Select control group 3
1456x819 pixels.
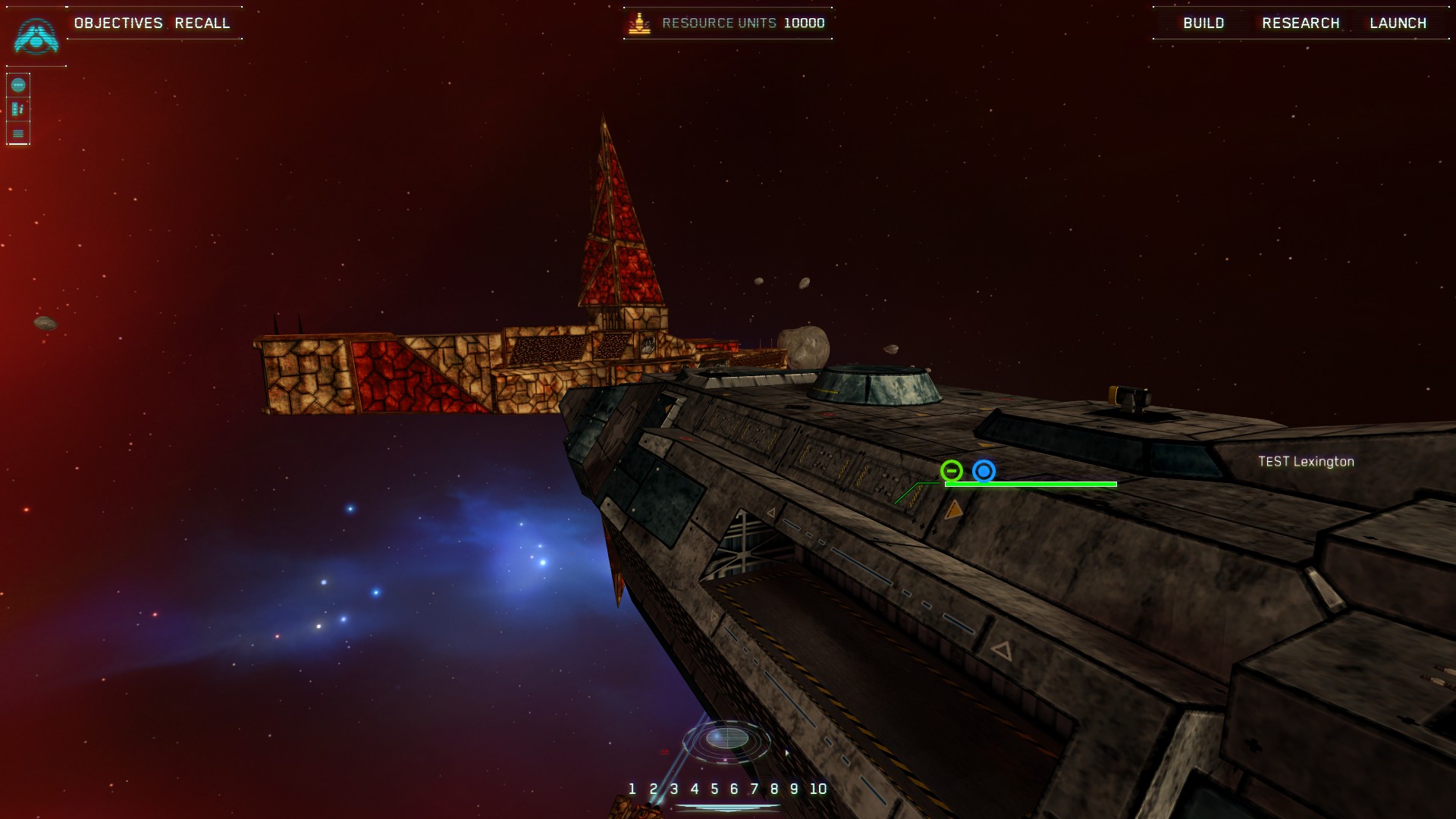pyautogui.click(x=674, y=789)
